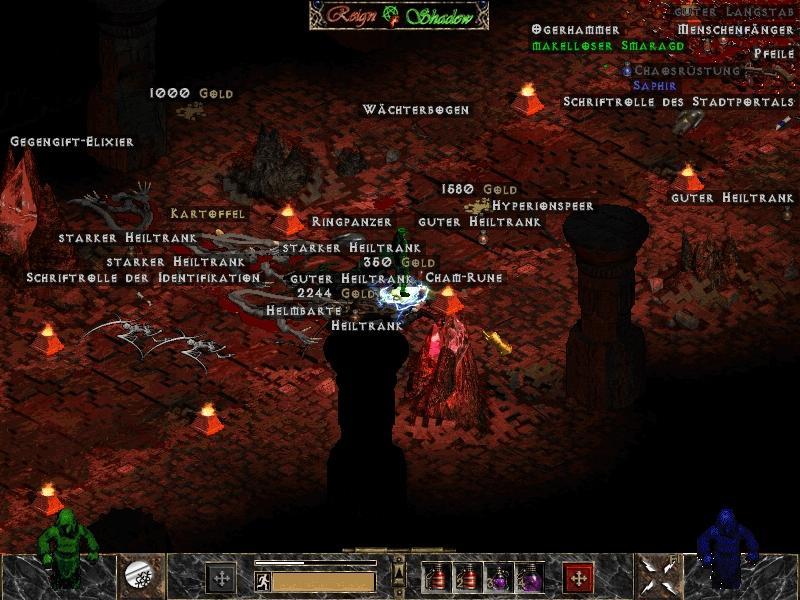The width and height of the screenshot is (800, 600).
Task: Pick up the Wächterbogen item label
Action: coord(416,109)
